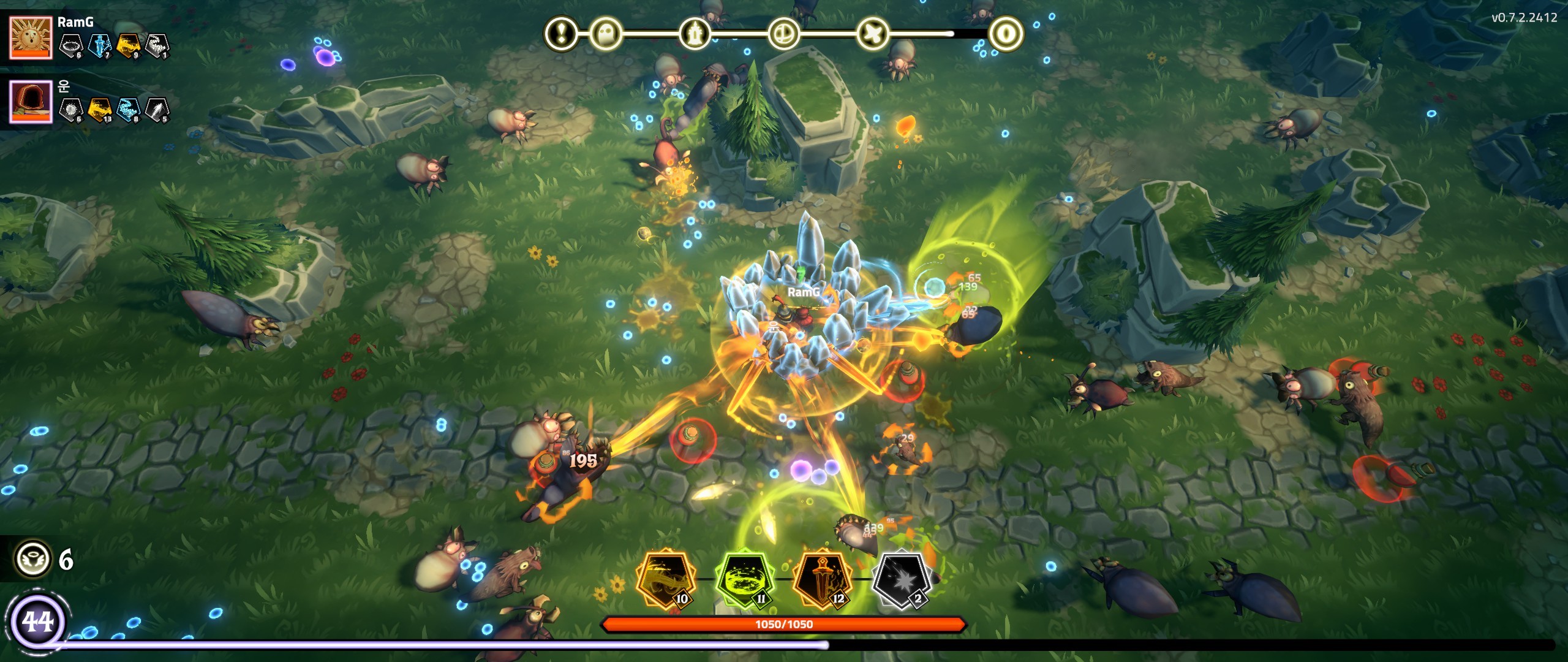Click the final eye boss marker
This screenshot has width=1568, height=662.
click(1005, 33)
